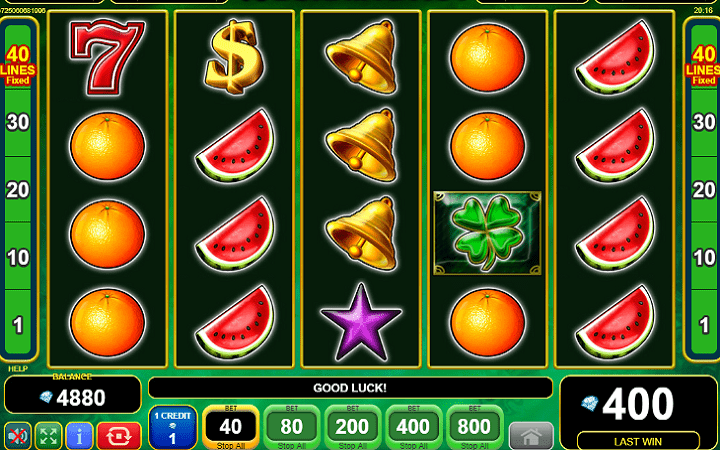
Task: Place a 40 bet
Action: tap(232, 427)
